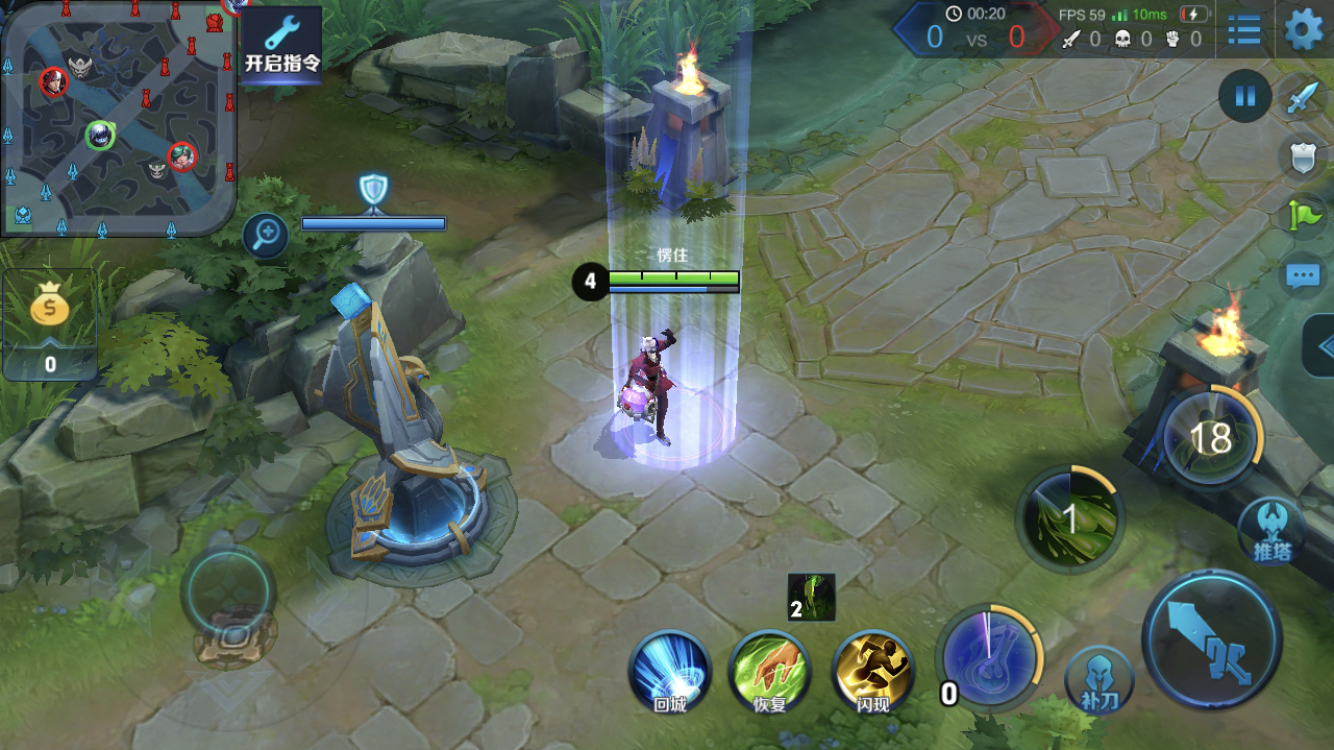Tap the sword attack signal icon
Image resolution: width=1334 pixels, height=750 pixels.
click(1302, 98)
